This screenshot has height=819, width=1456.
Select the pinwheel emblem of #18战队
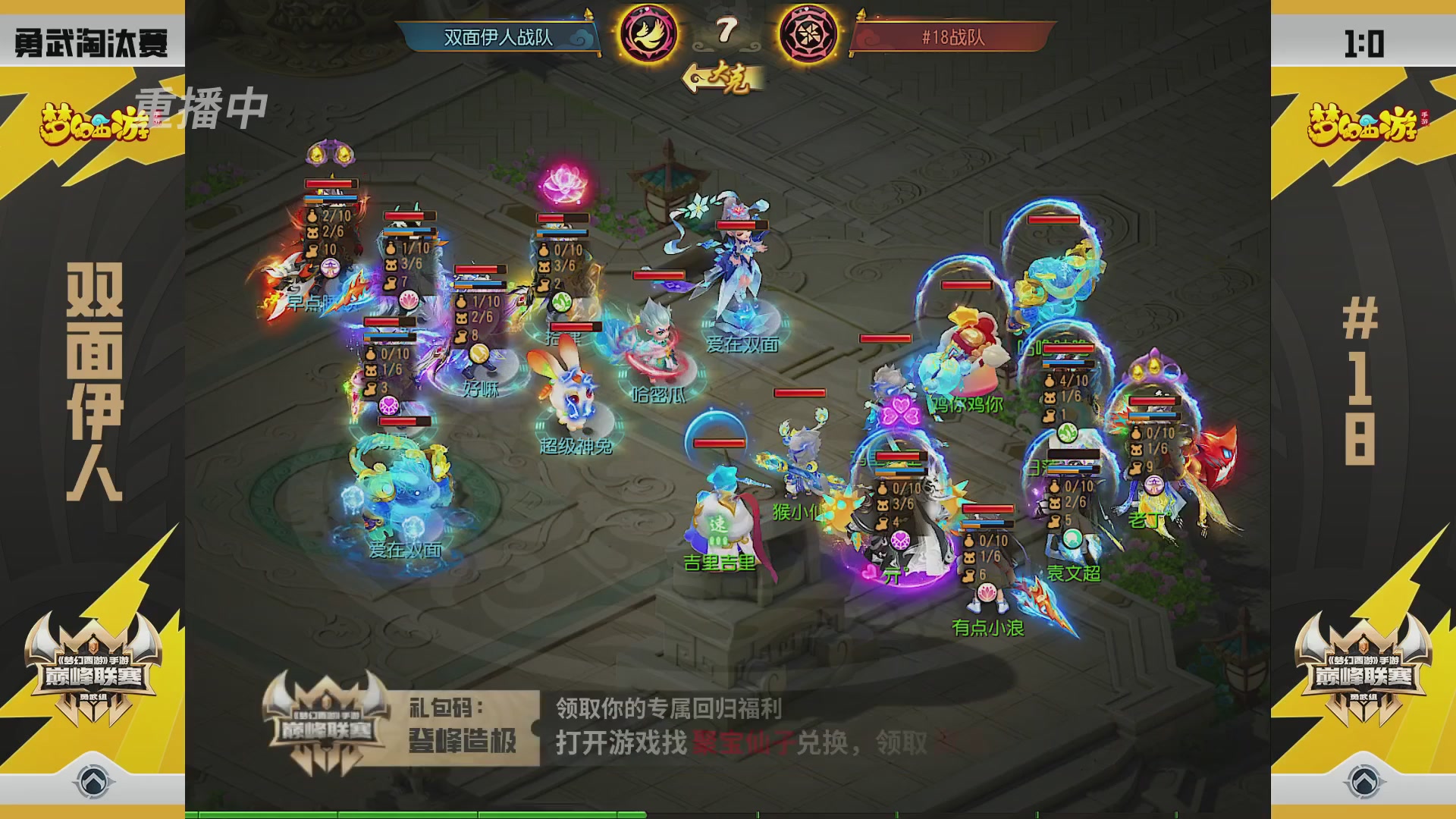tap(807, 33)
